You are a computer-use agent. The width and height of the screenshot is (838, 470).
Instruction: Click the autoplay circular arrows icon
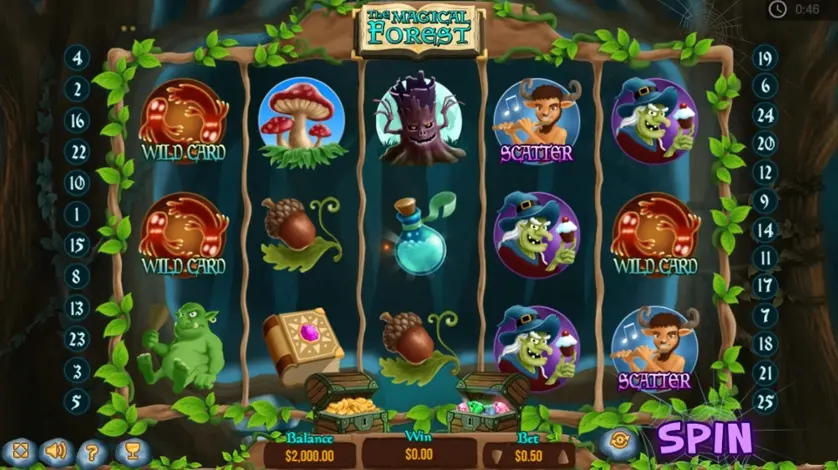pos(619,440)
